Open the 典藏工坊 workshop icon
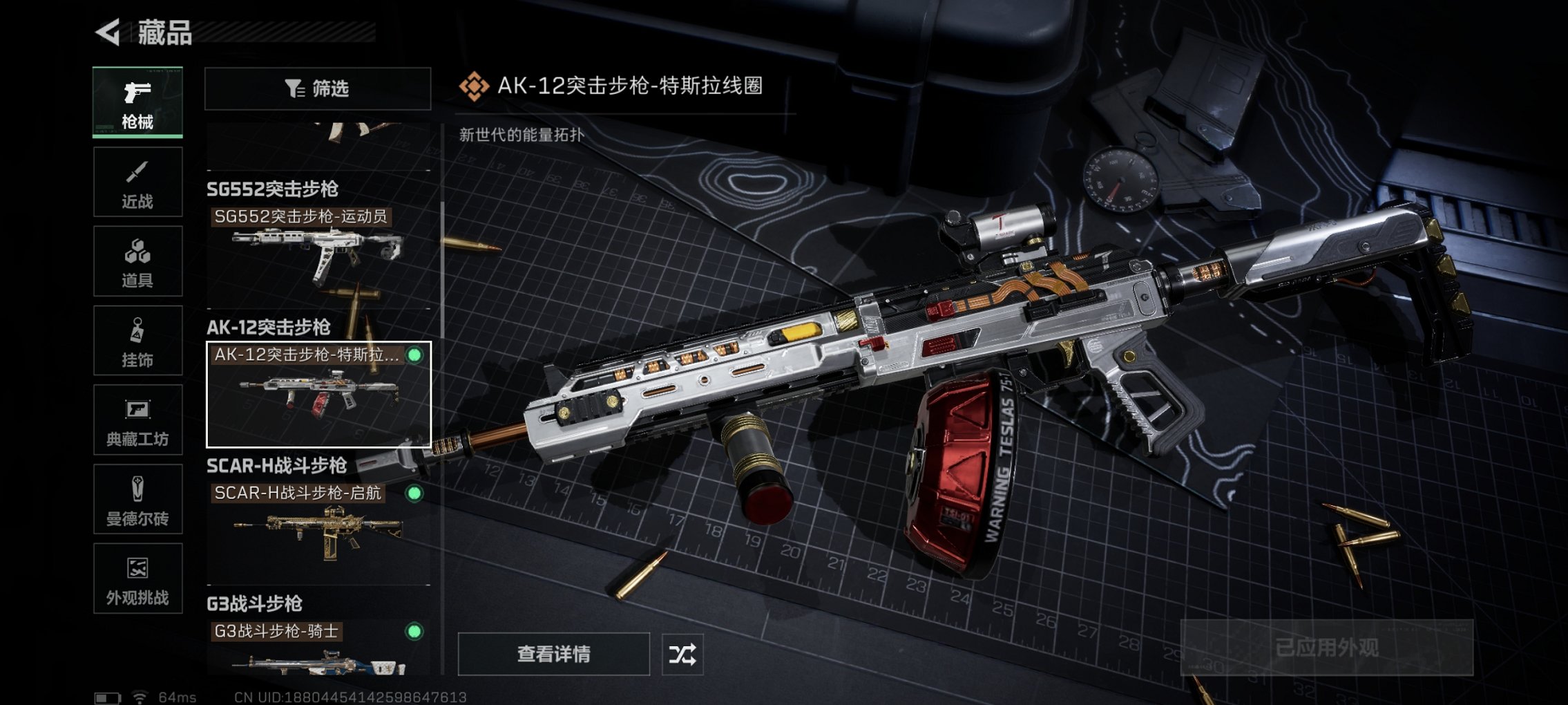 (x=137, y=420)
